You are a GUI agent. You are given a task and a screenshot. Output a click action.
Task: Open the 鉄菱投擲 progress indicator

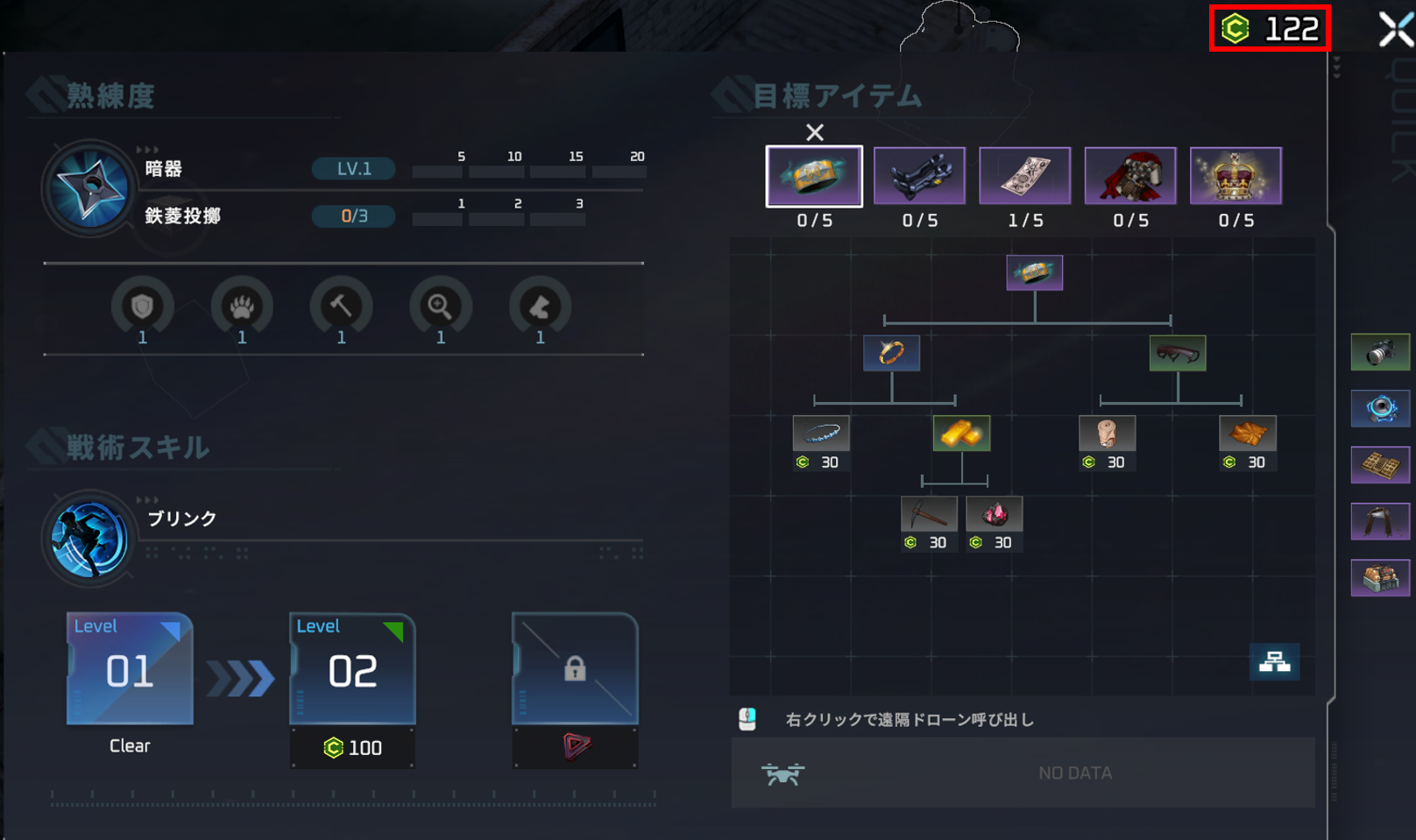352,216
